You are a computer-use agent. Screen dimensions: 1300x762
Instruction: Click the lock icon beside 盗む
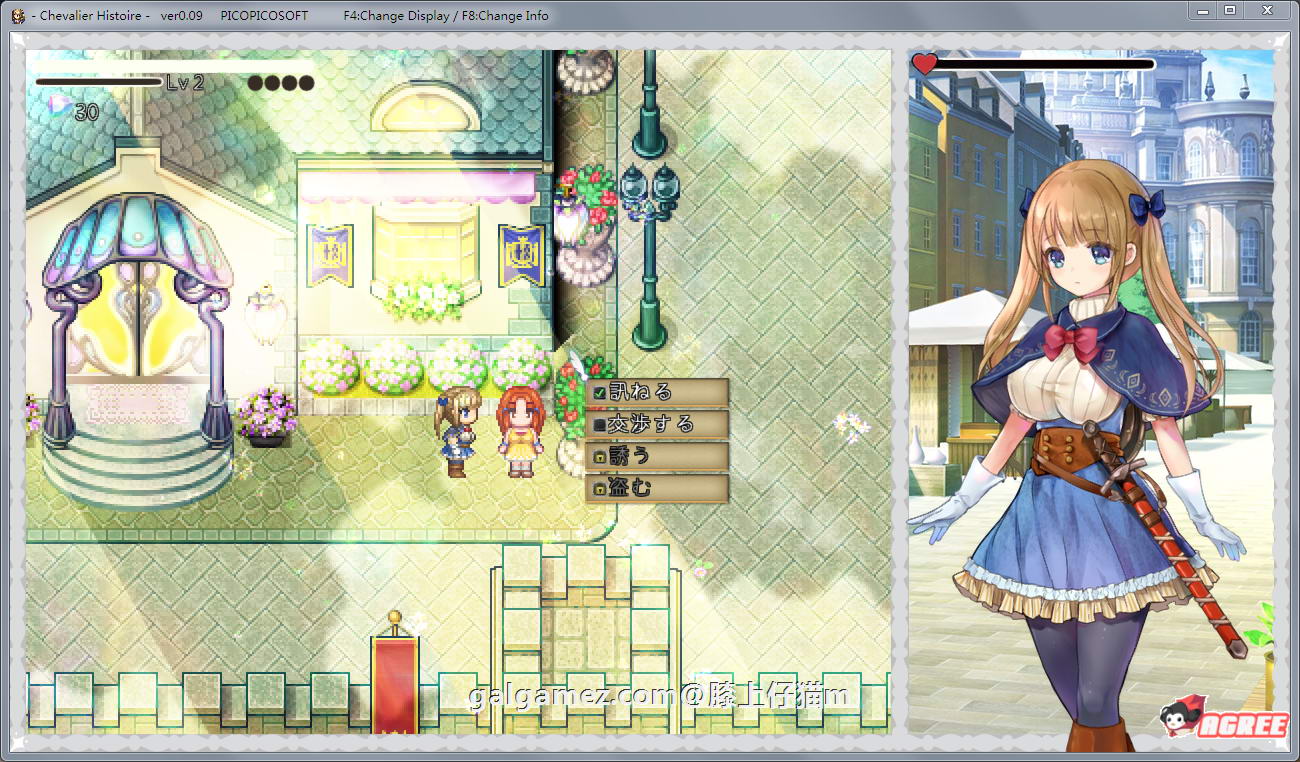pos(600,487)
